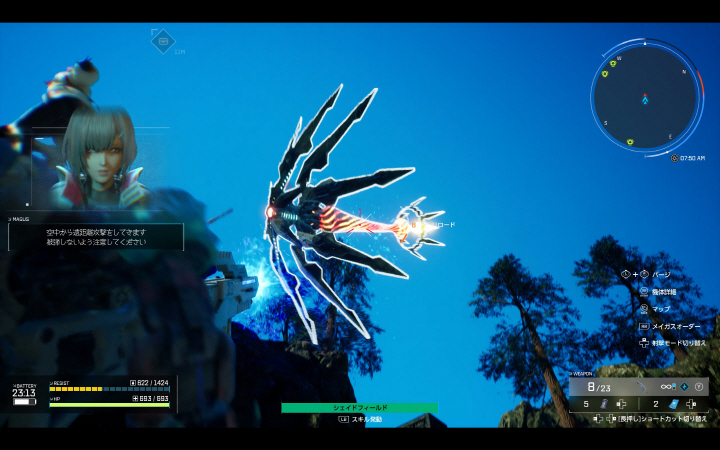Image resolution: width=720 pixels, height=450 pixels.
Task: Open the マップ map entry
Action: pos(660,309)
